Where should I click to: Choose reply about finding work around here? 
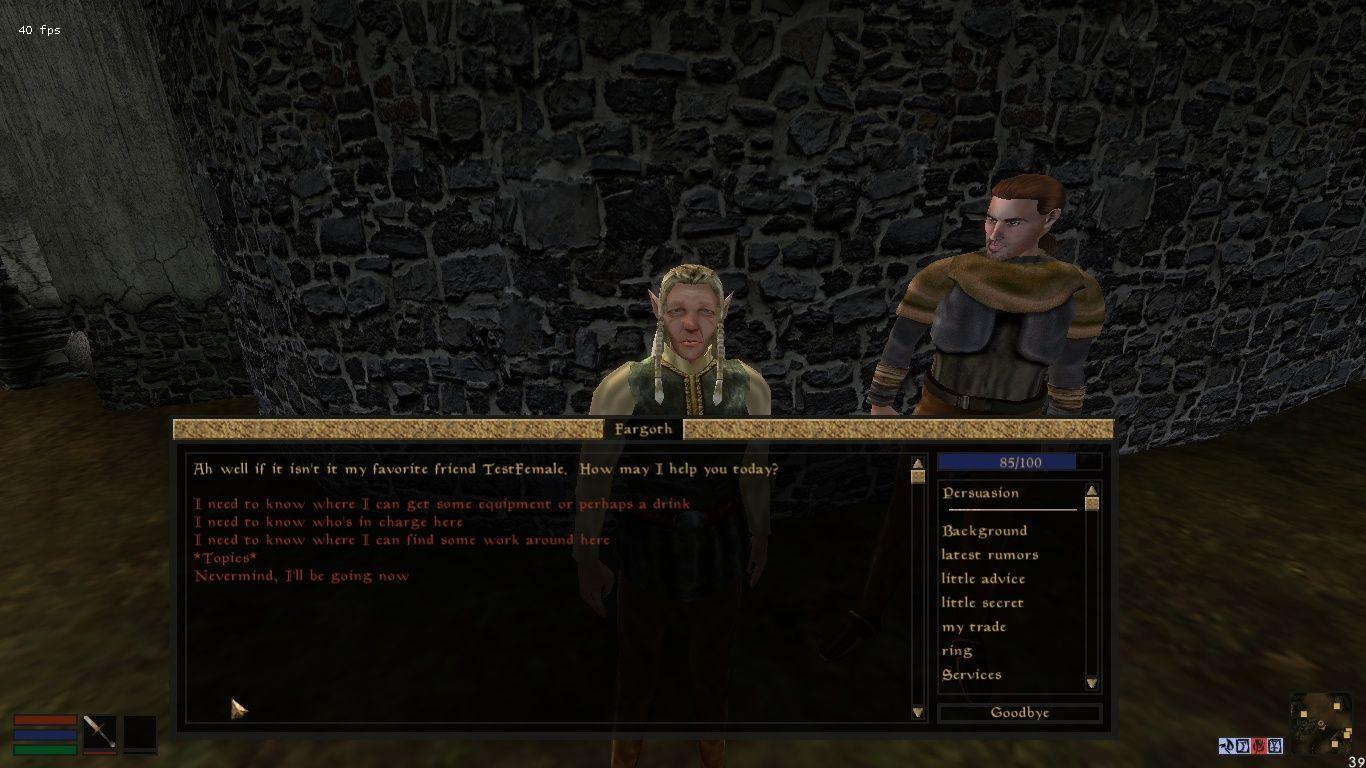(401, 540)
